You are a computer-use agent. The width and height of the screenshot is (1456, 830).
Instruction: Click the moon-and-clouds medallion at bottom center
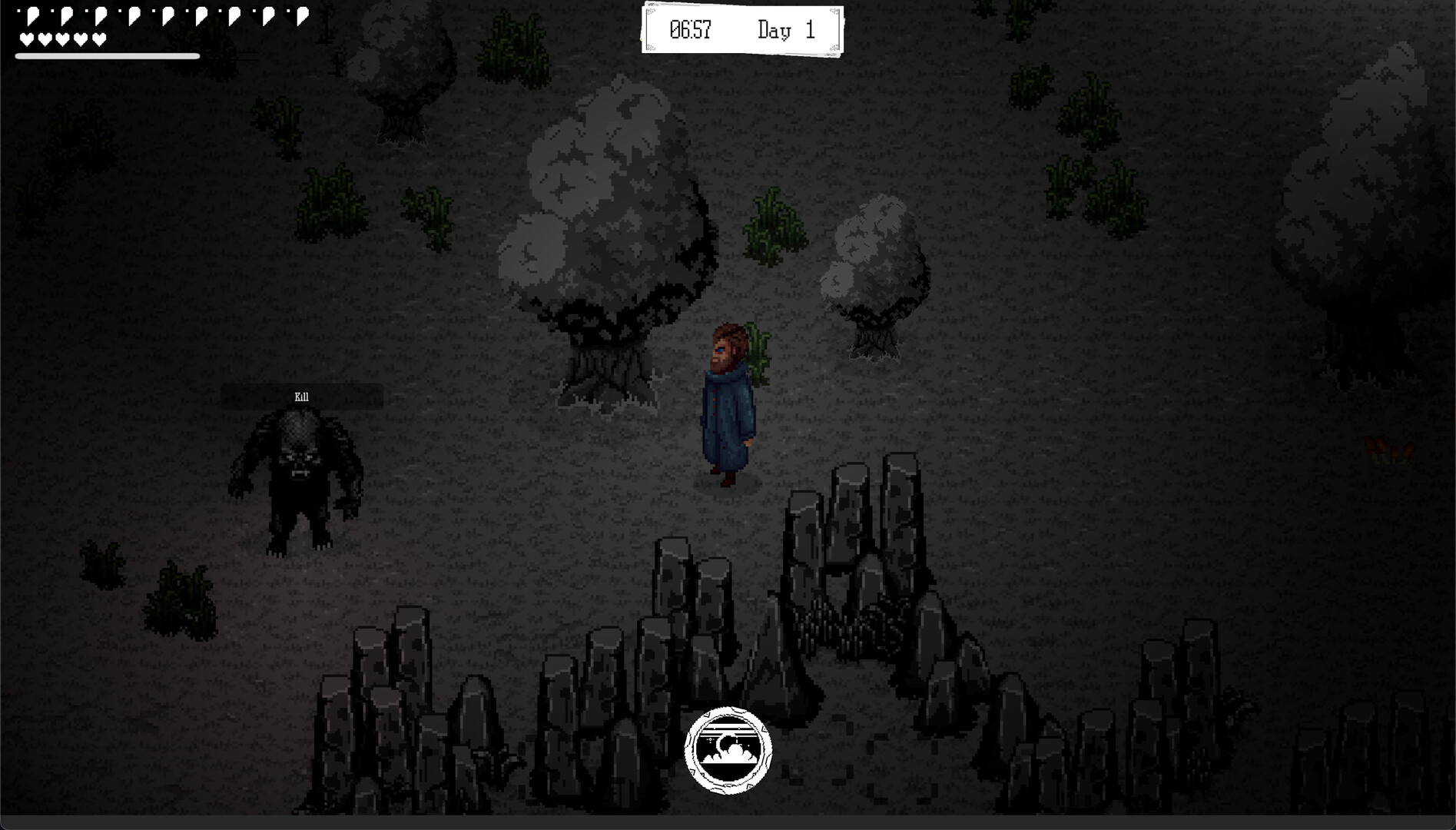click(728, 751)
